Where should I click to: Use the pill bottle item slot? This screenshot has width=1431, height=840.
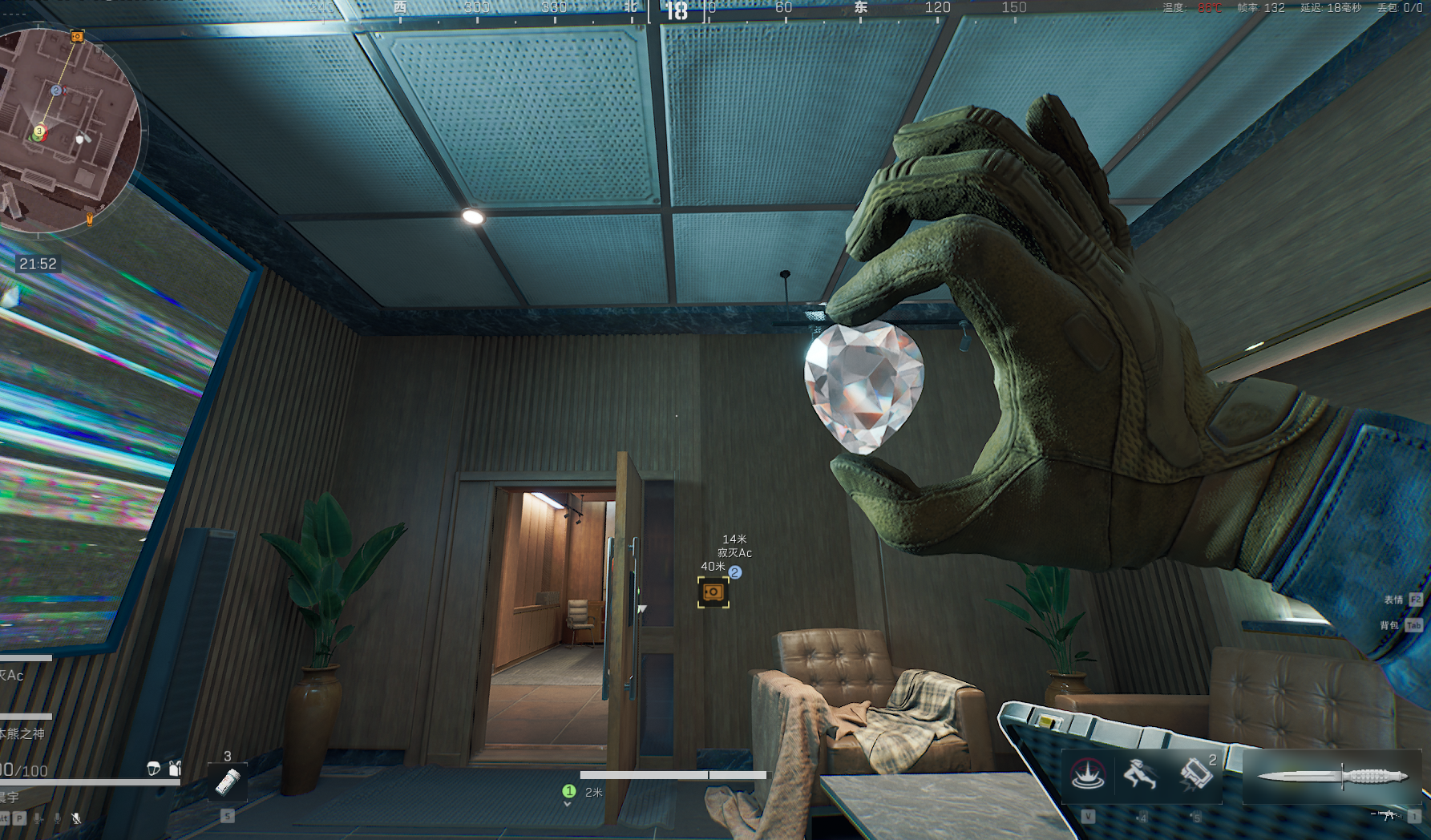tap(228, 782)
